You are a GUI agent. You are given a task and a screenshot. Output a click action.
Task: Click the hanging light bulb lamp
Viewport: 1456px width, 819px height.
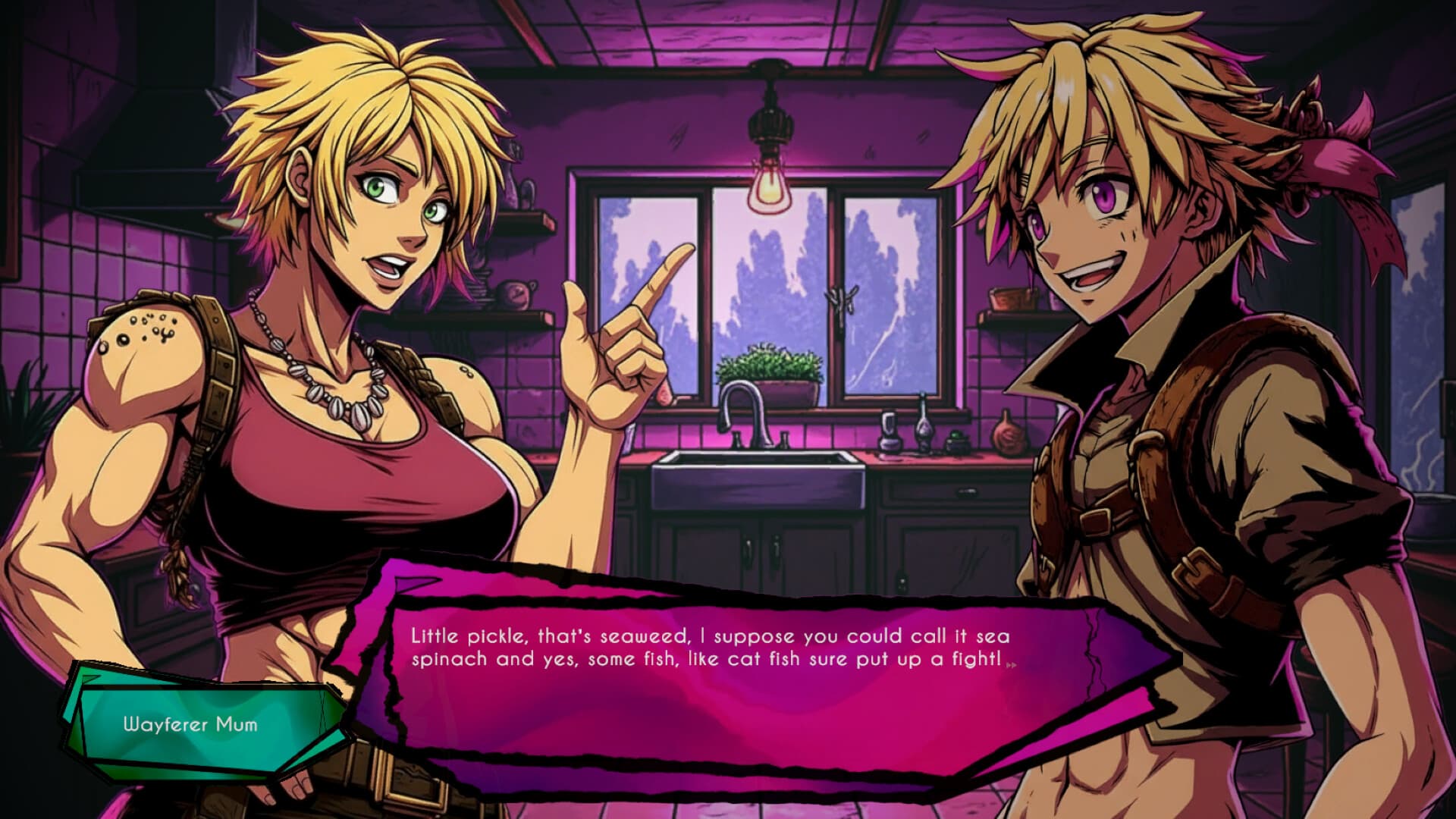tap(769, 187)
